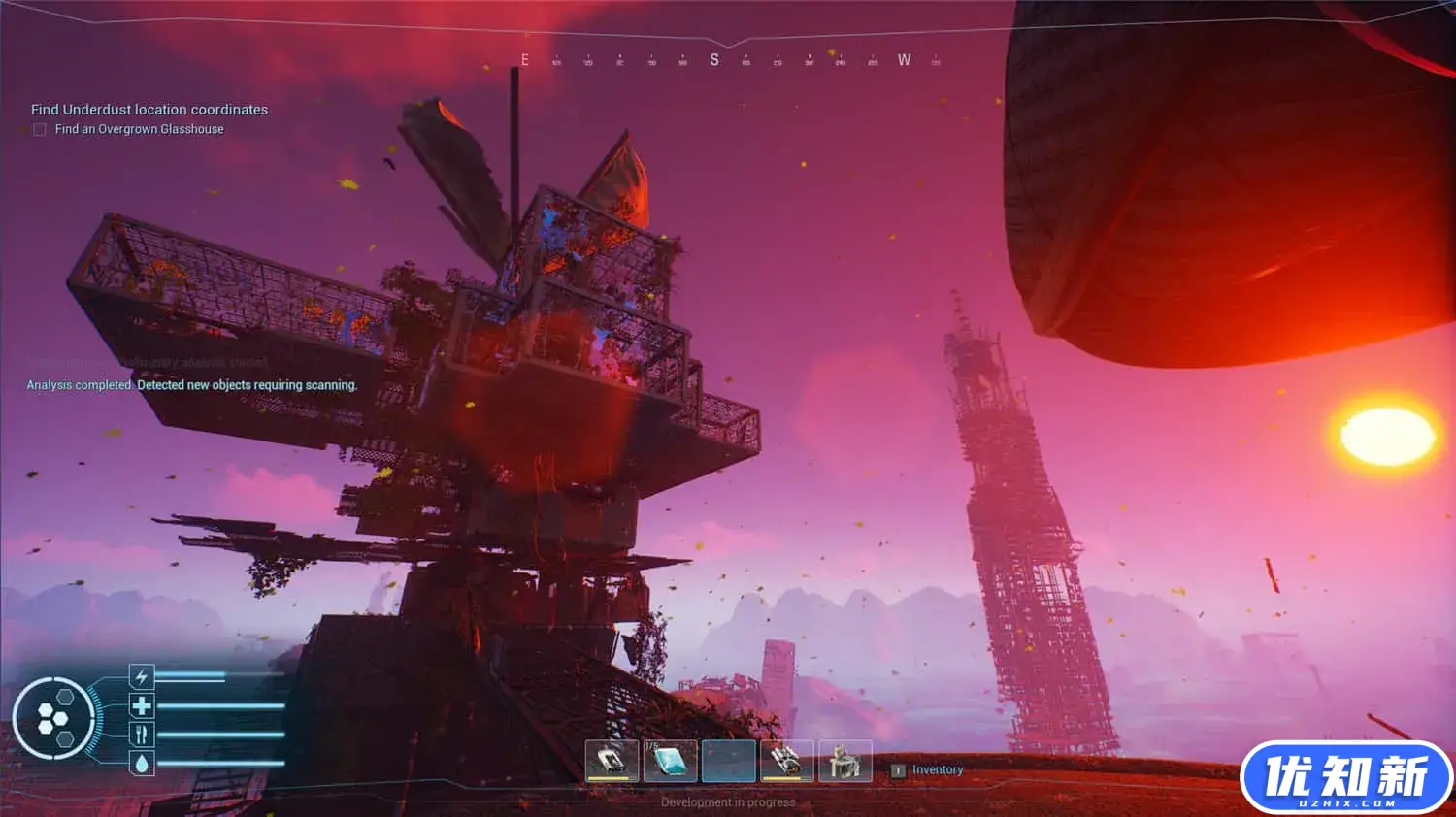Click the water droplet thirst icon
1456x817 pixels.
[x=142, y=764]
